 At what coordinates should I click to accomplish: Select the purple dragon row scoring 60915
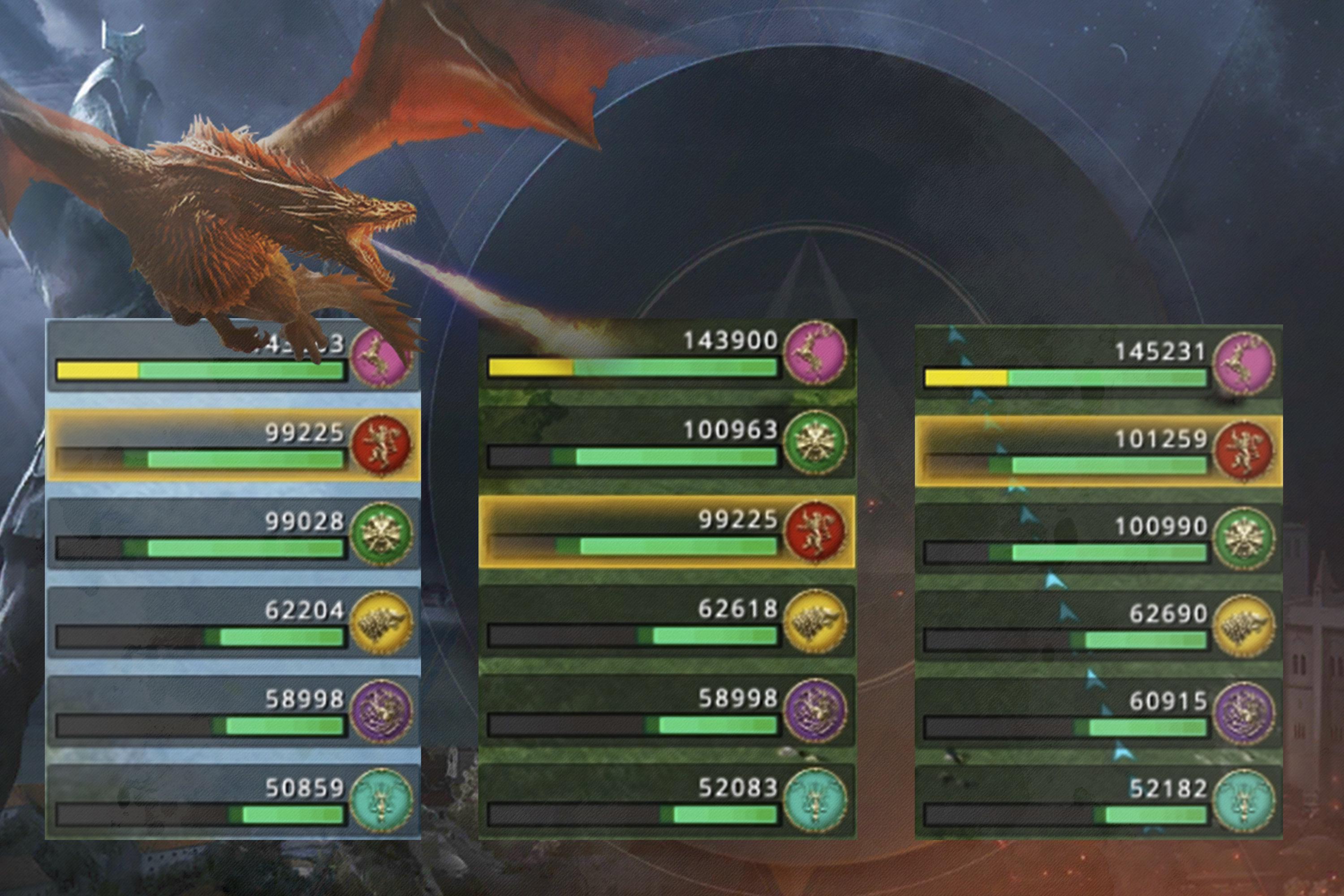coord(1098,713)
